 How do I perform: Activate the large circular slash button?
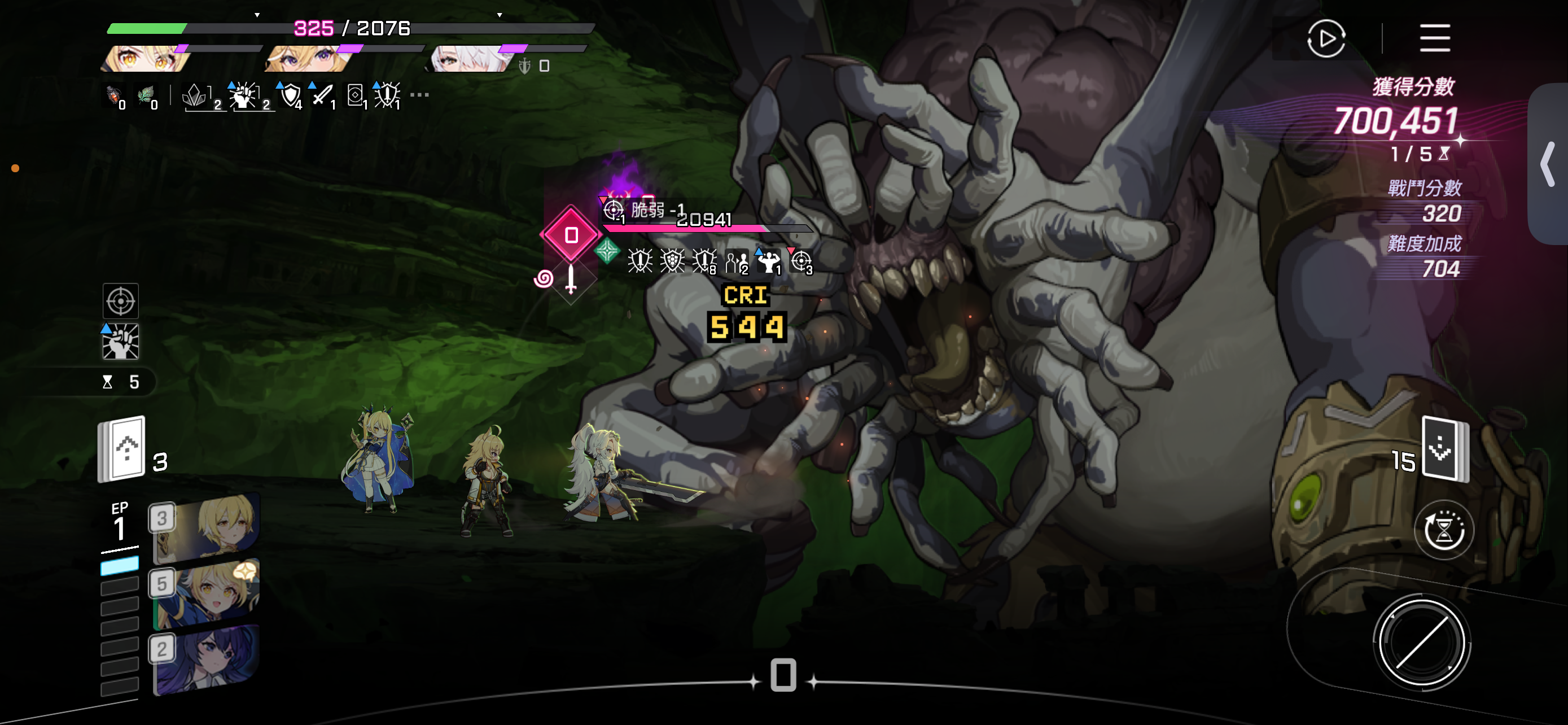pyautogui.click(x=1422, y=644)
